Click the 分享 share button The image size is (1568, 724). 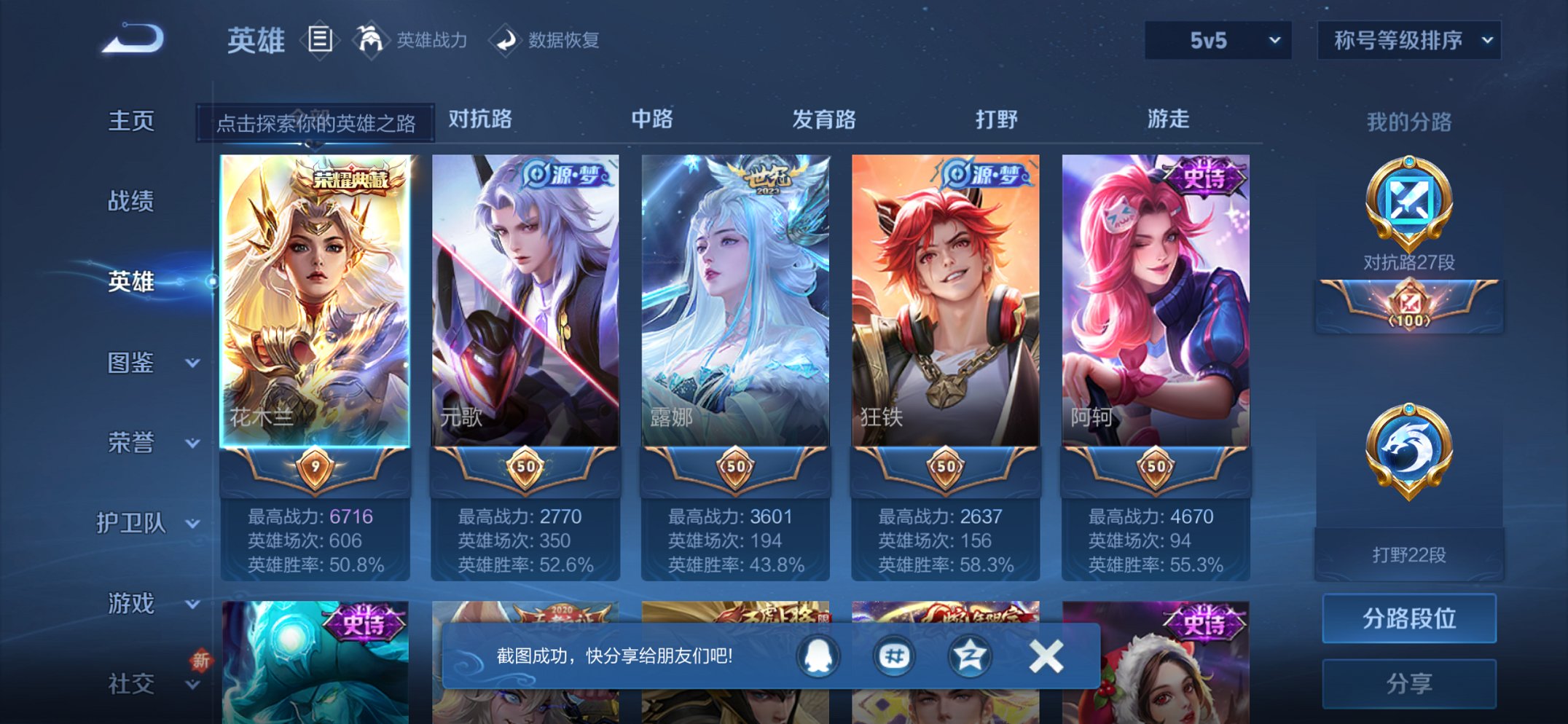(1408, 683)
